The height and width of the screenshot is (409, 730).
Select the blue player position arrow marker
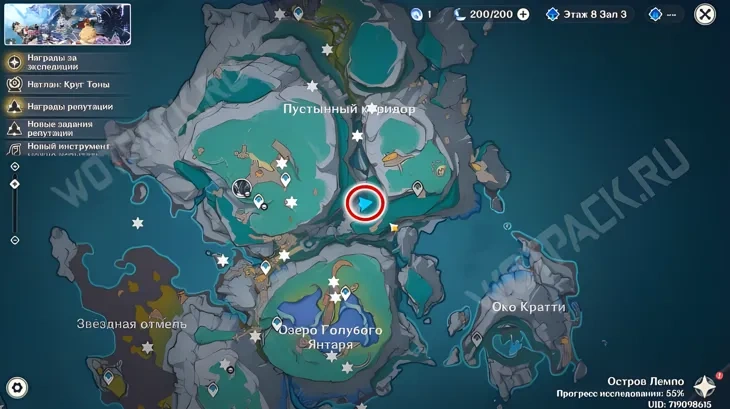[x=366, y=203]
